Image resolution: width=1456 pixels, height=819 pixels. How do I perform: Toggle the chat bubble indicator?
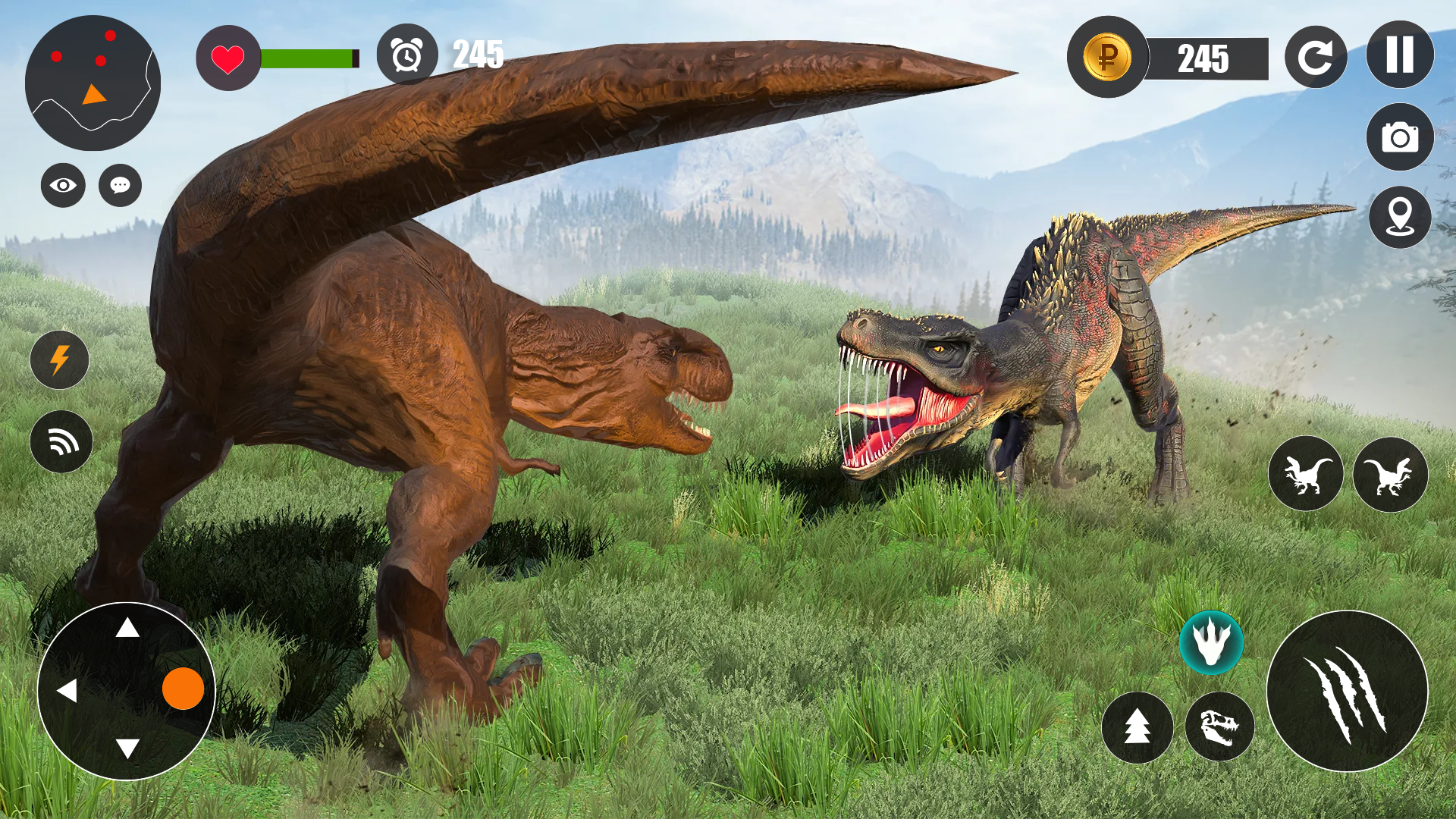(118, 184)
